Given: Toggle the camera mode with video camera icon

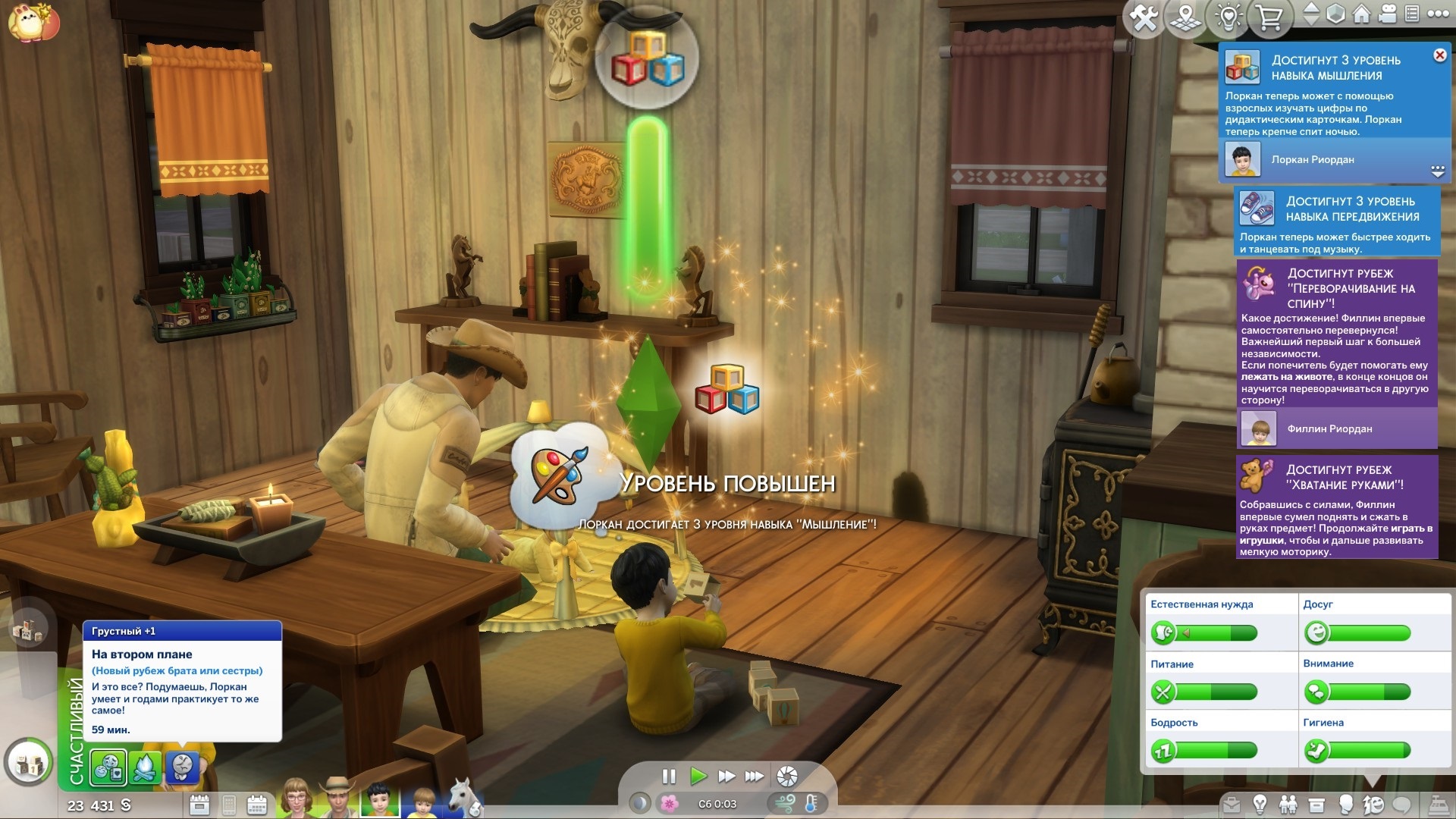Looking at the screenshot, I should pos(1389,14).
